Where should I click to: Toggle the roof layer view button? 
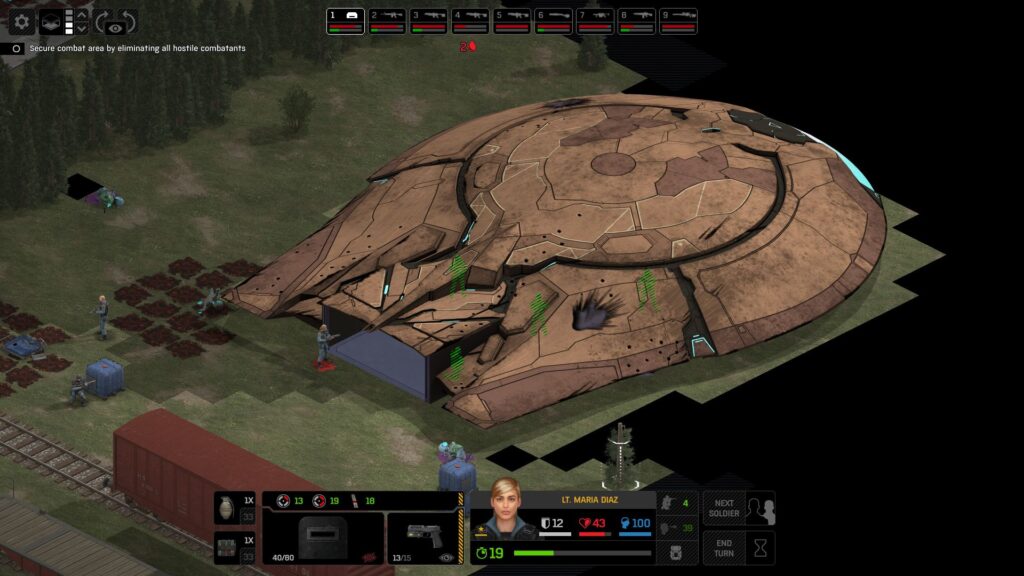tap(49, 22)
